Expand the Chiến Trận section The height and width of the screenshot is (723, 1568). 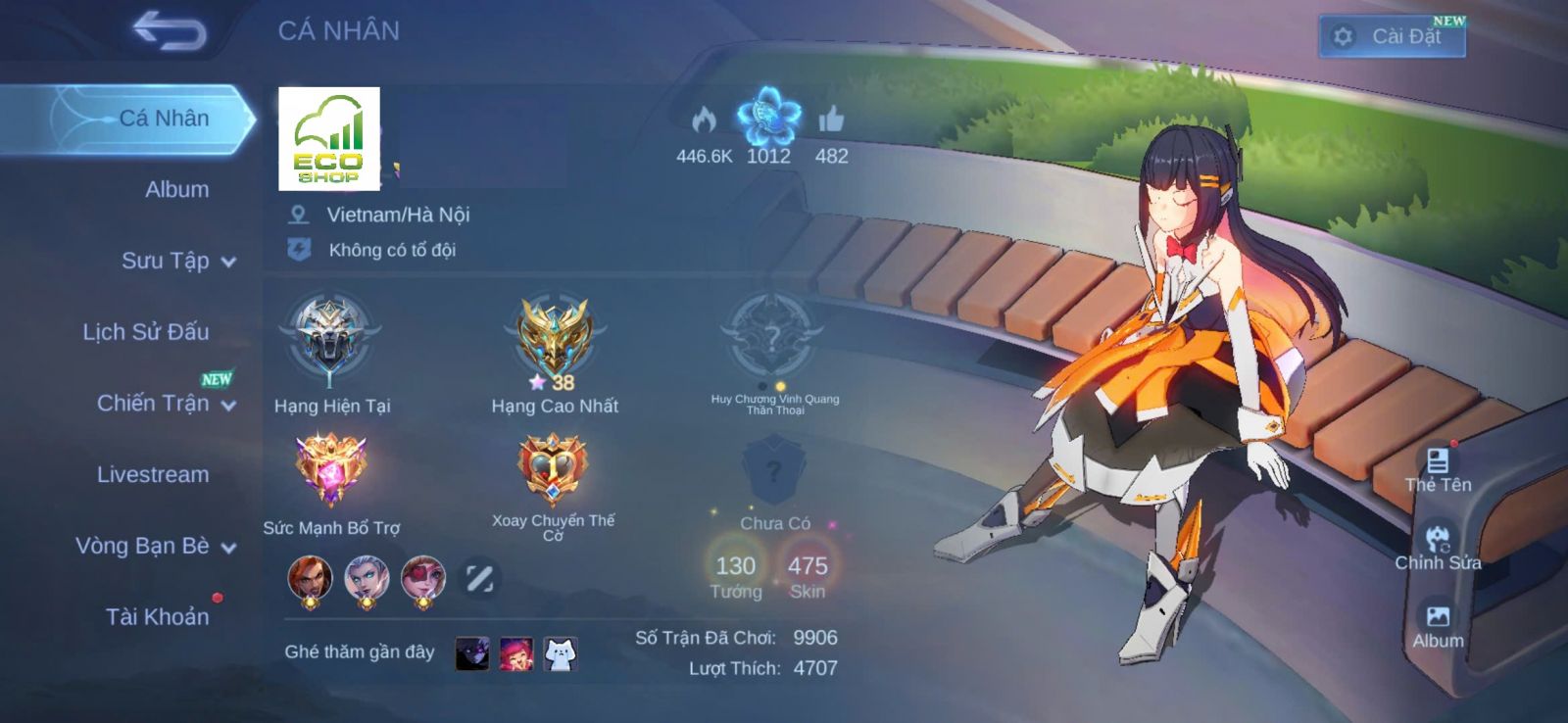165,403
